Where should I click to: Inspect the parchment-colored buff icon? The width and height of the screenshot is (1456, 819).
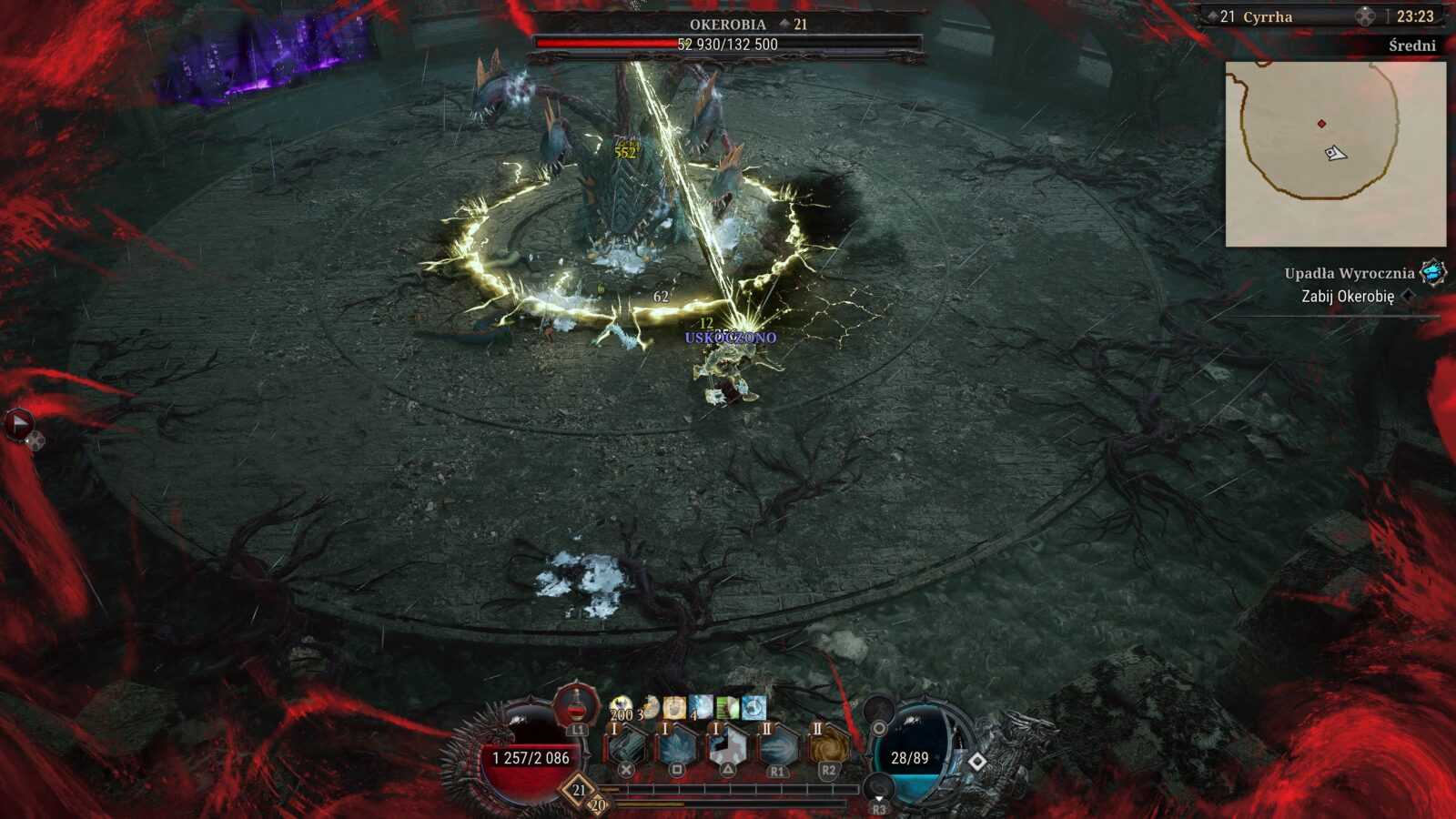[674, 707]
